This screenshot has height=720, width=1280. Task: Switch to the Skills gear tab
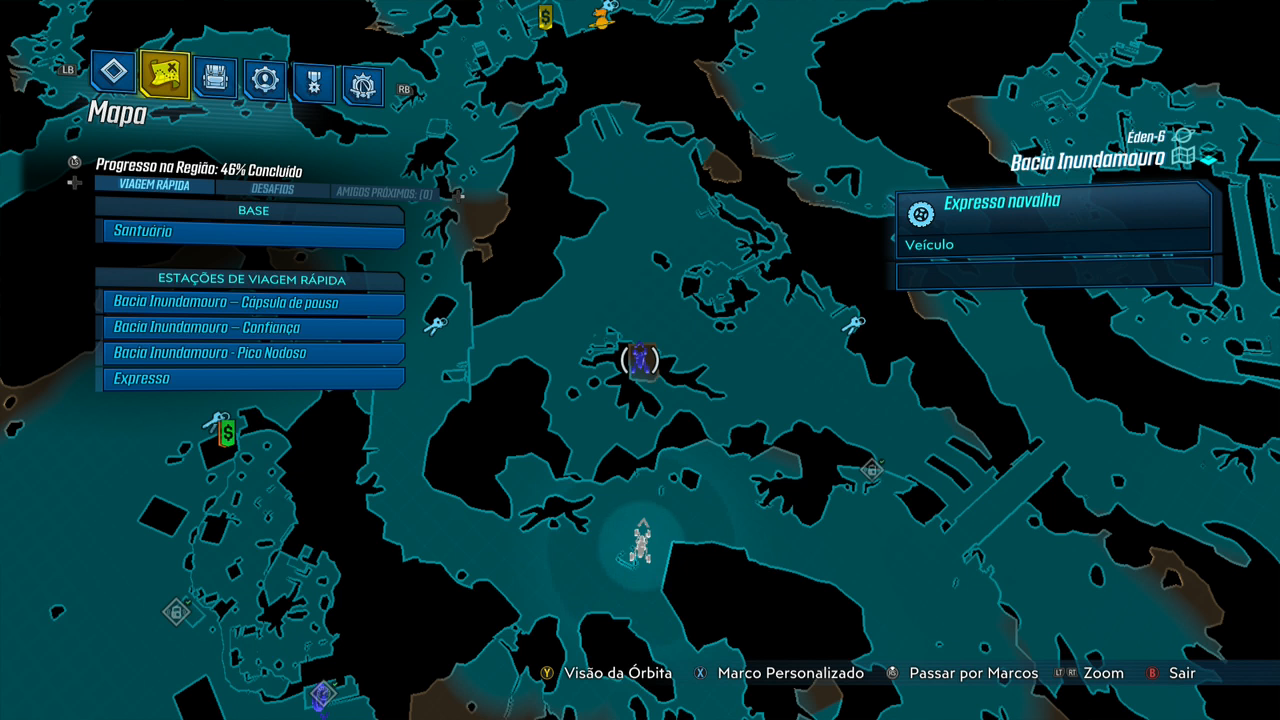265,79
